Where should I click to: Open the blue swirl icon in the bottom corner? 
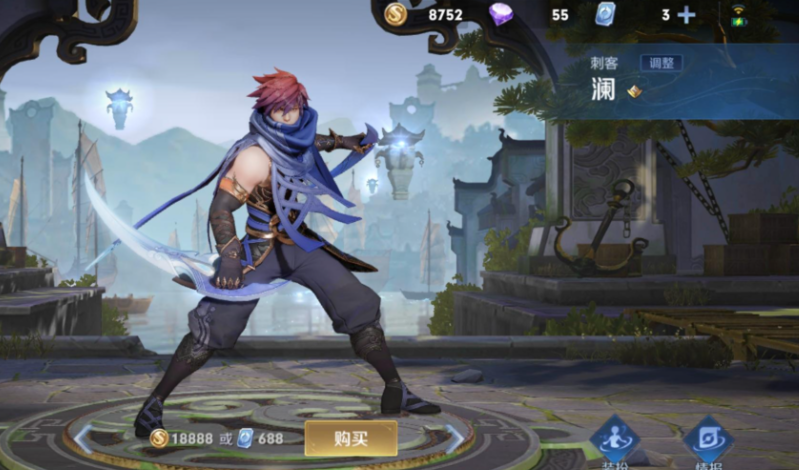708,440
